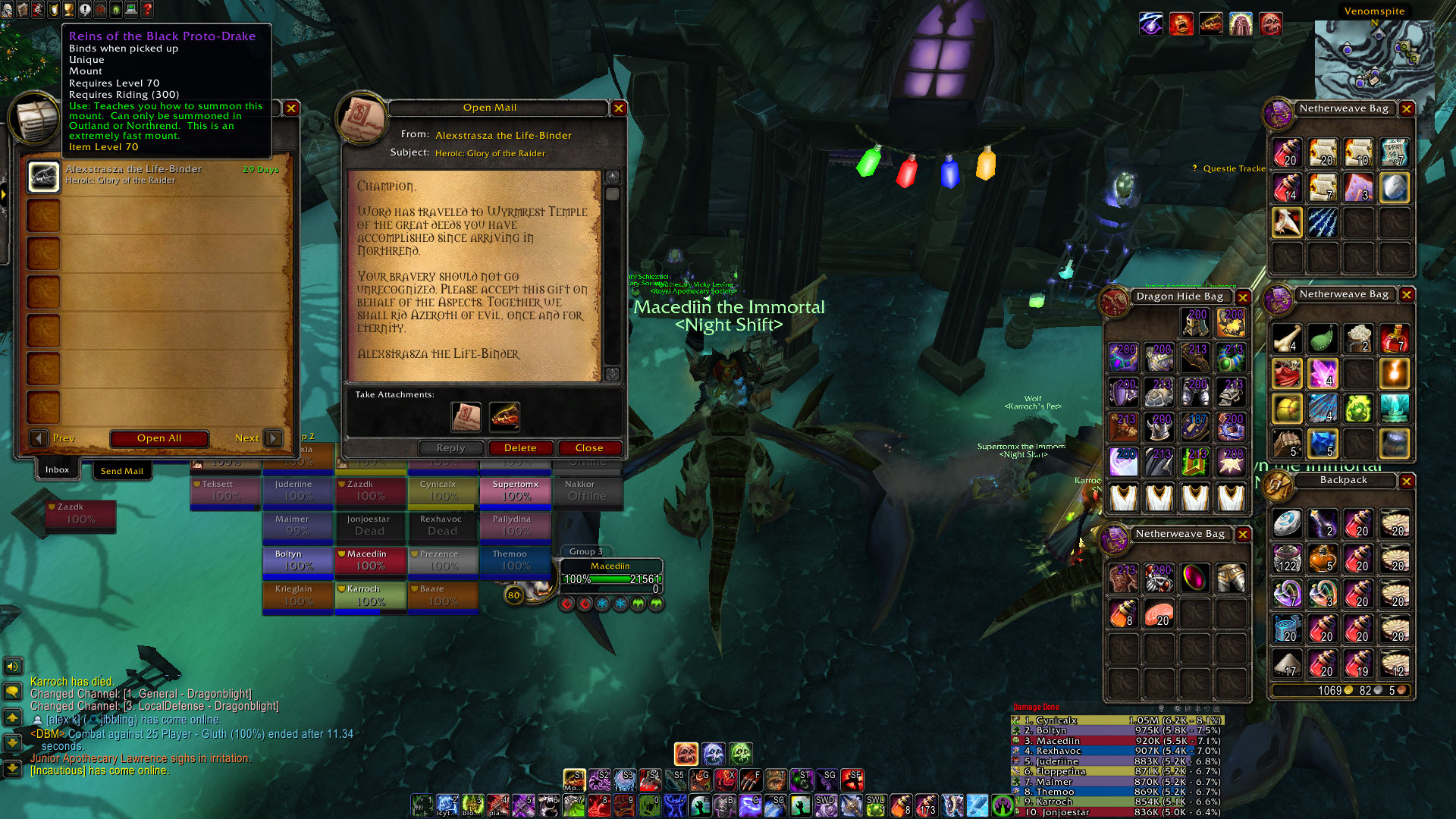The height and width of the screenshot is (819, 1456).
Task: Switch to the Inbox tab
Action: [x=57, y=470]
